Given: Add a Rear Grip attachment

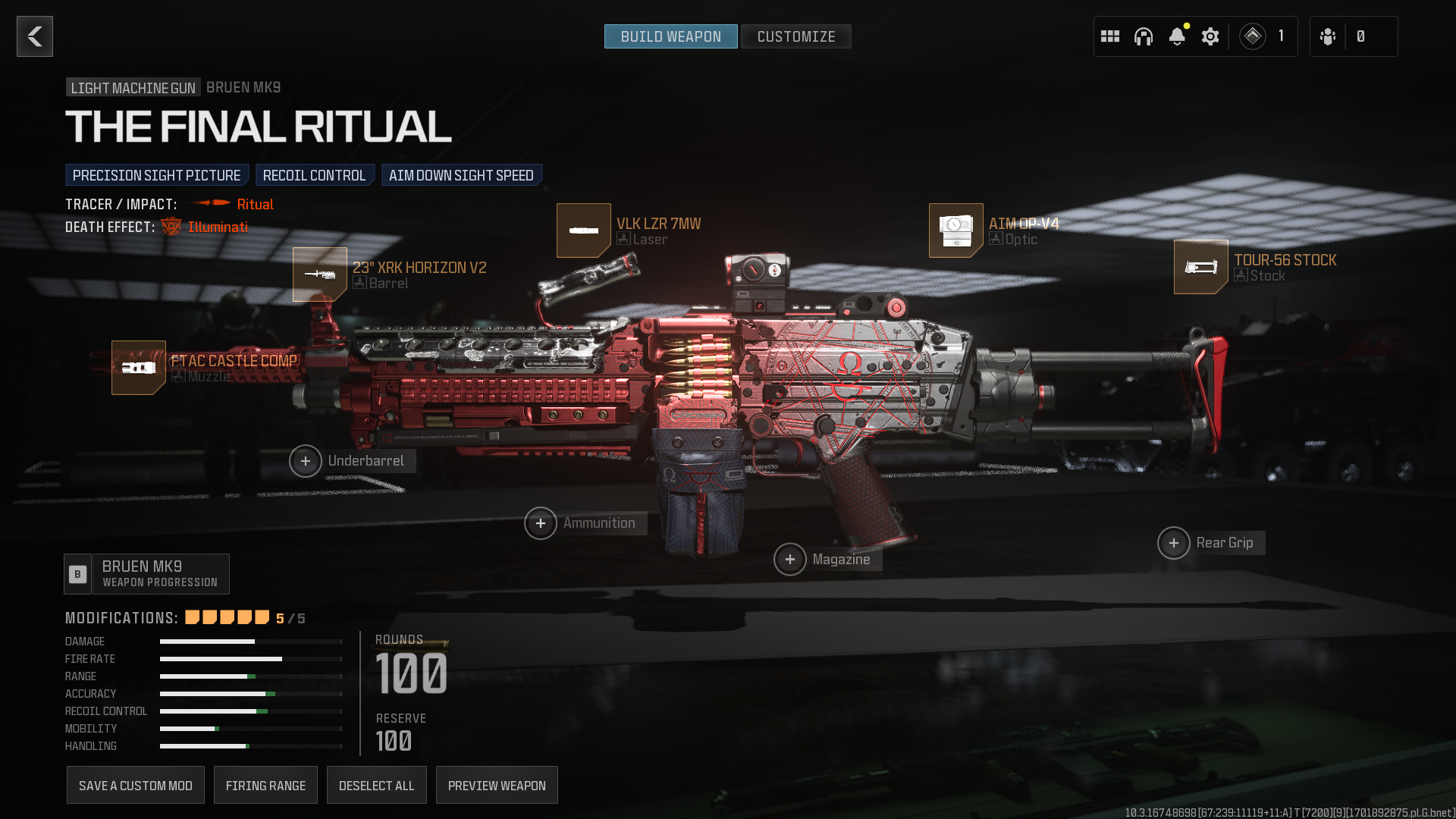Looking at the screenshot, I should point(1174,543).
